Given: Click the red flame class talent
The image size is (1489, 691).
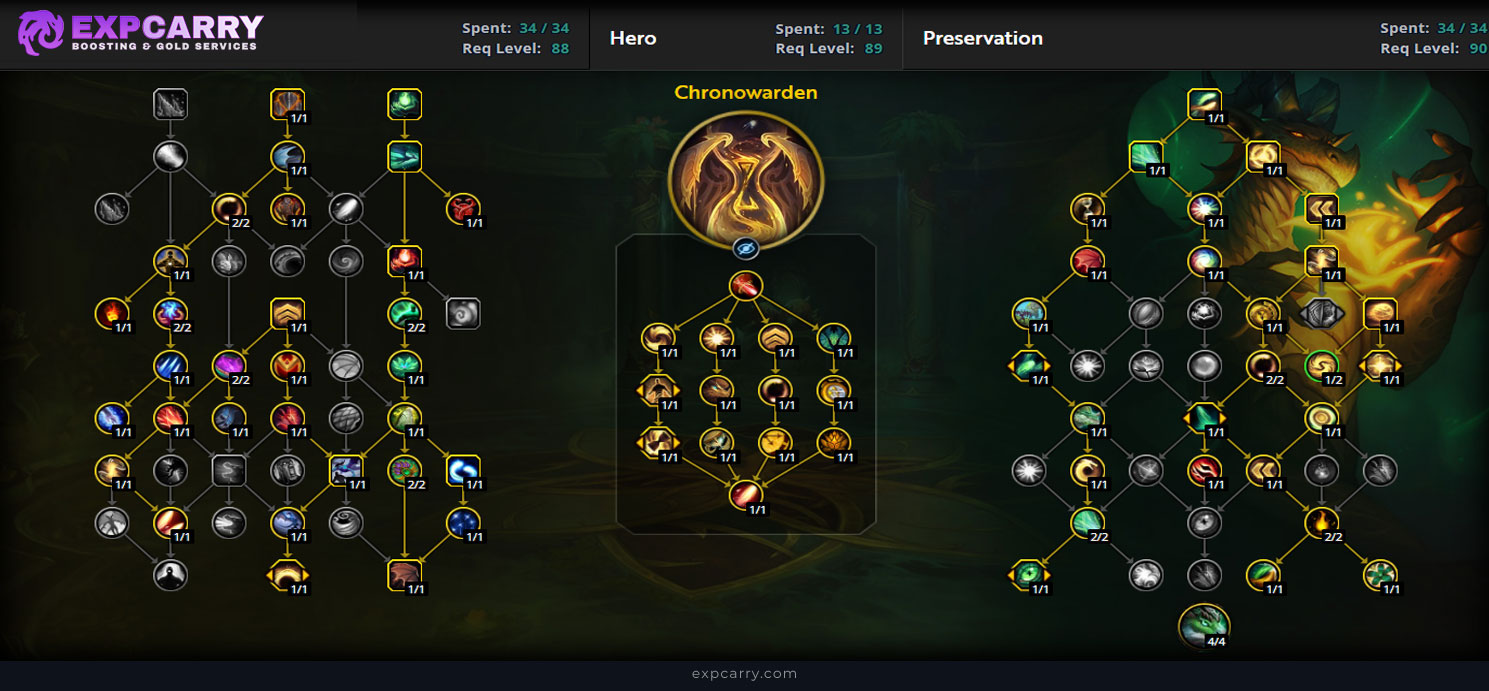Looking at the screenshot, I should click(x=111, y=314).
